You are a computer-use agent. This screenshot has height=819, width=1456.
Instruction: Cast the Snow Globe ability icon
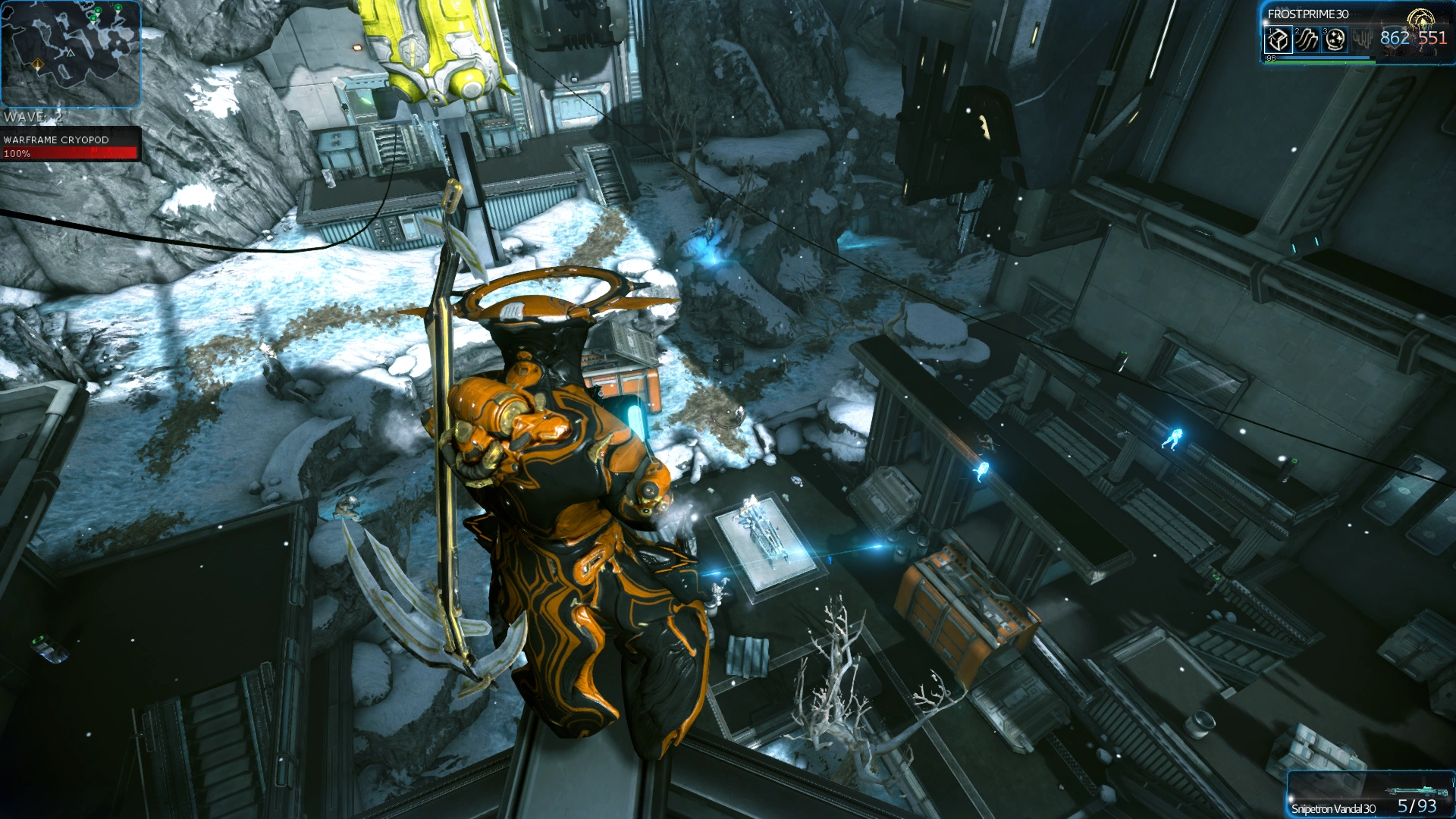[x=1335, y=41]
